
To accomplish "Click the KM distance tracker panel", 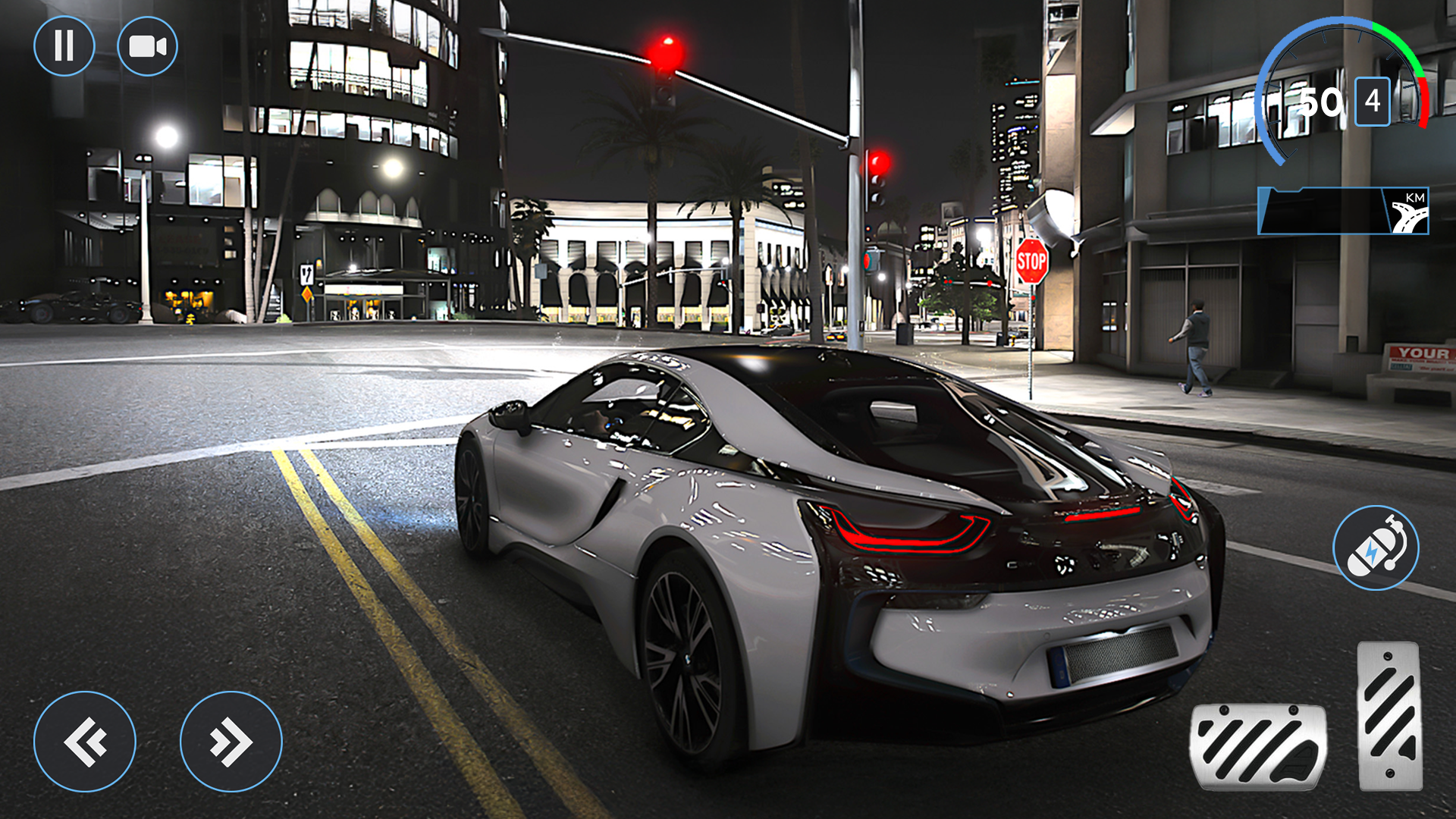I will click(x=1343, y=211).
